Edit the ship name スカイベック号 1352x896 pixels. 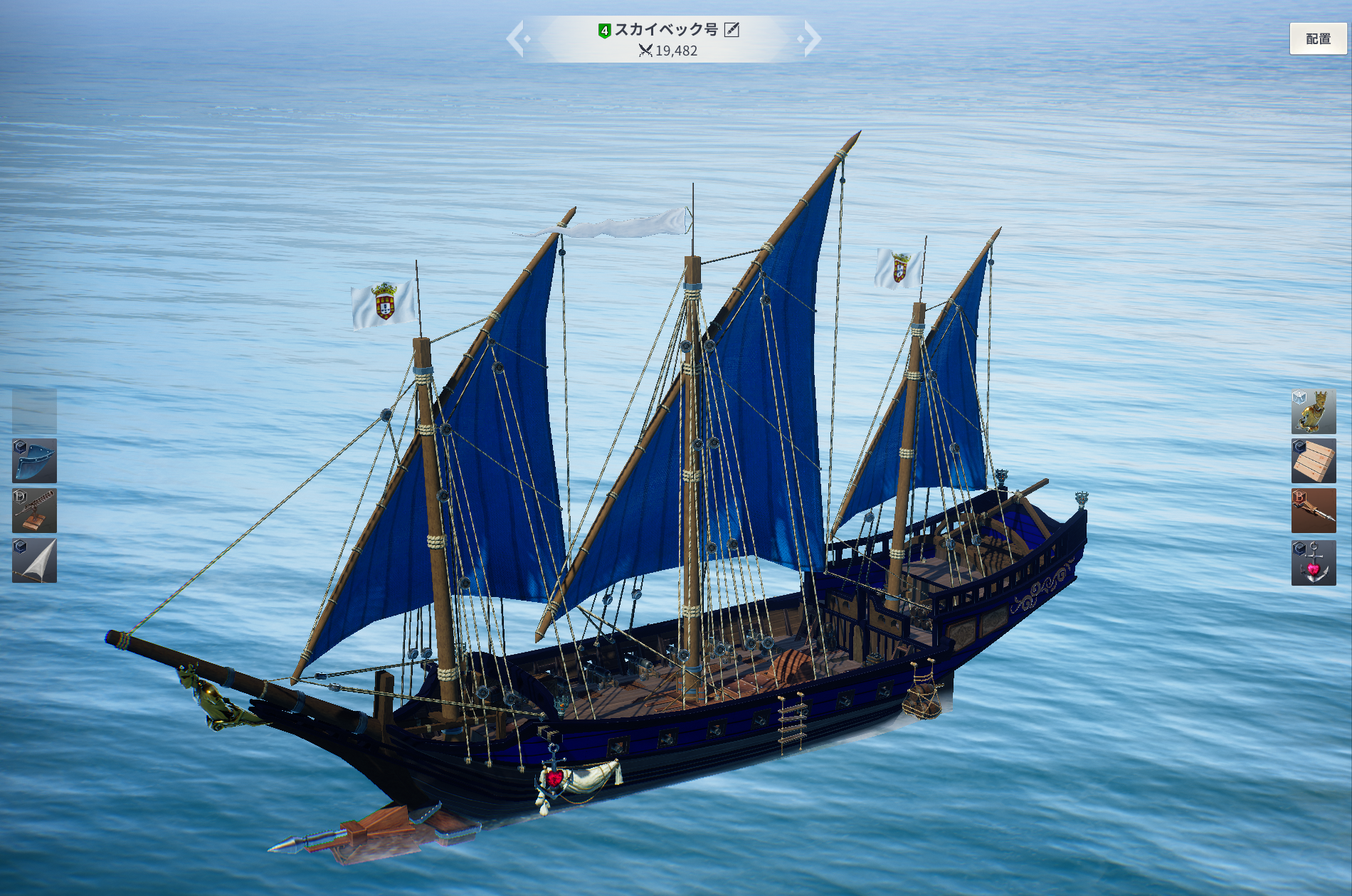click(732, 30)
